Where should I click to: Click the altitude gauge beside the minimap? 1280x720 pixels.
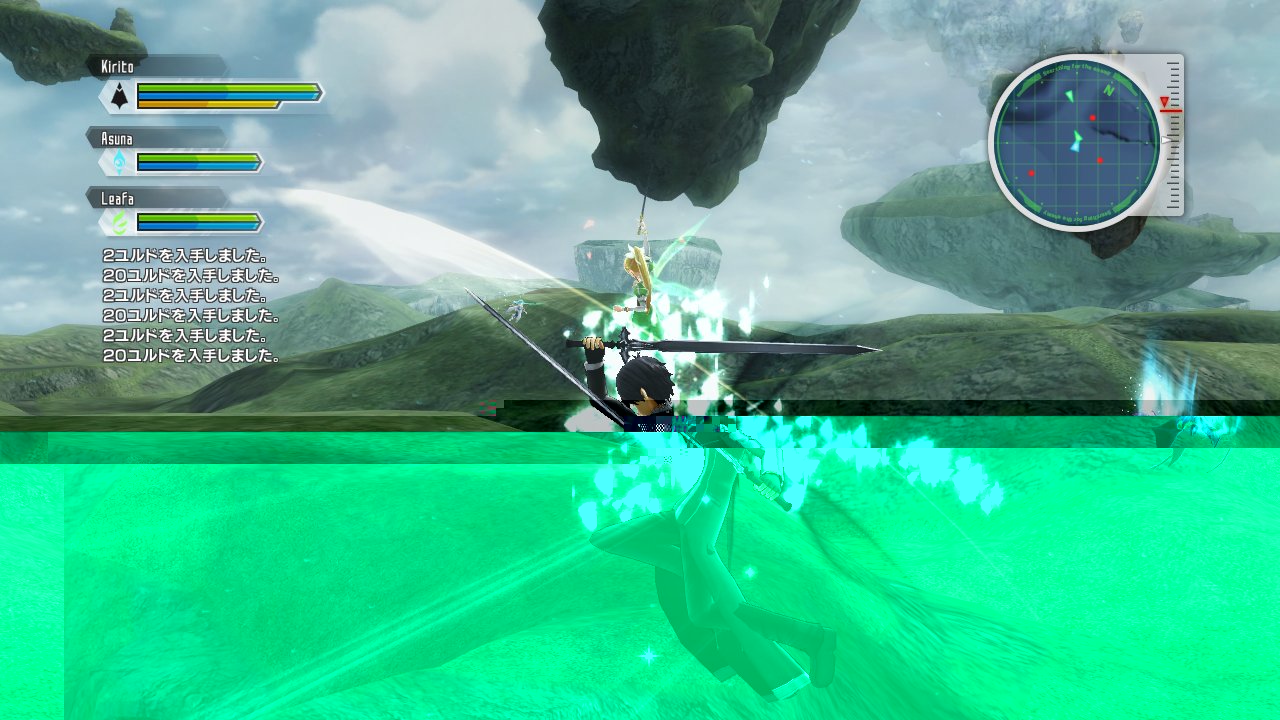click(1172, 135)
